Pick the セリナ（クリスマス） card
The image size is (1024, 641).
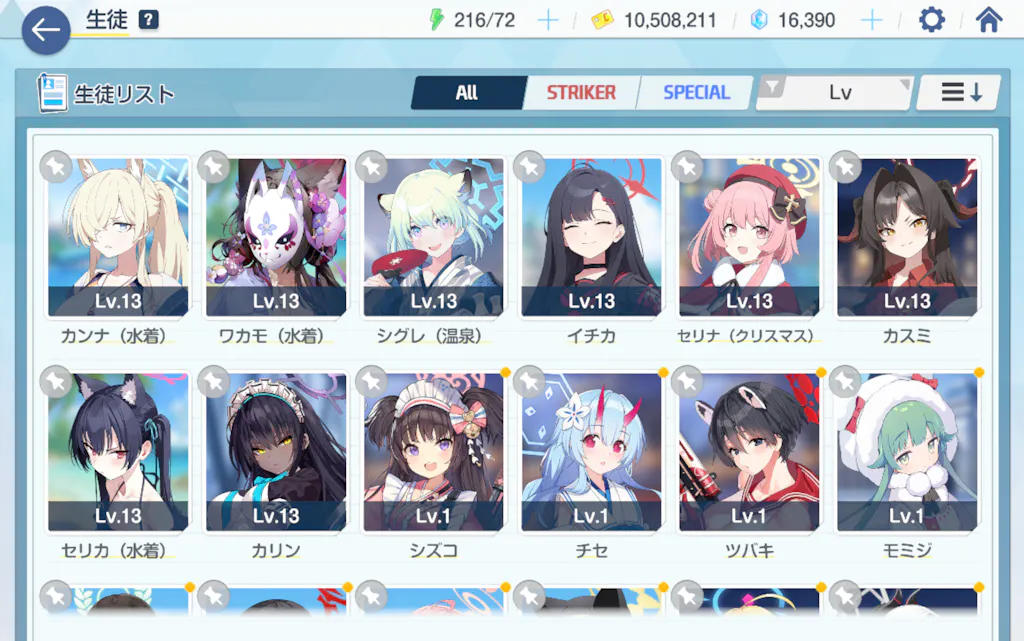[x=749, y=238]
